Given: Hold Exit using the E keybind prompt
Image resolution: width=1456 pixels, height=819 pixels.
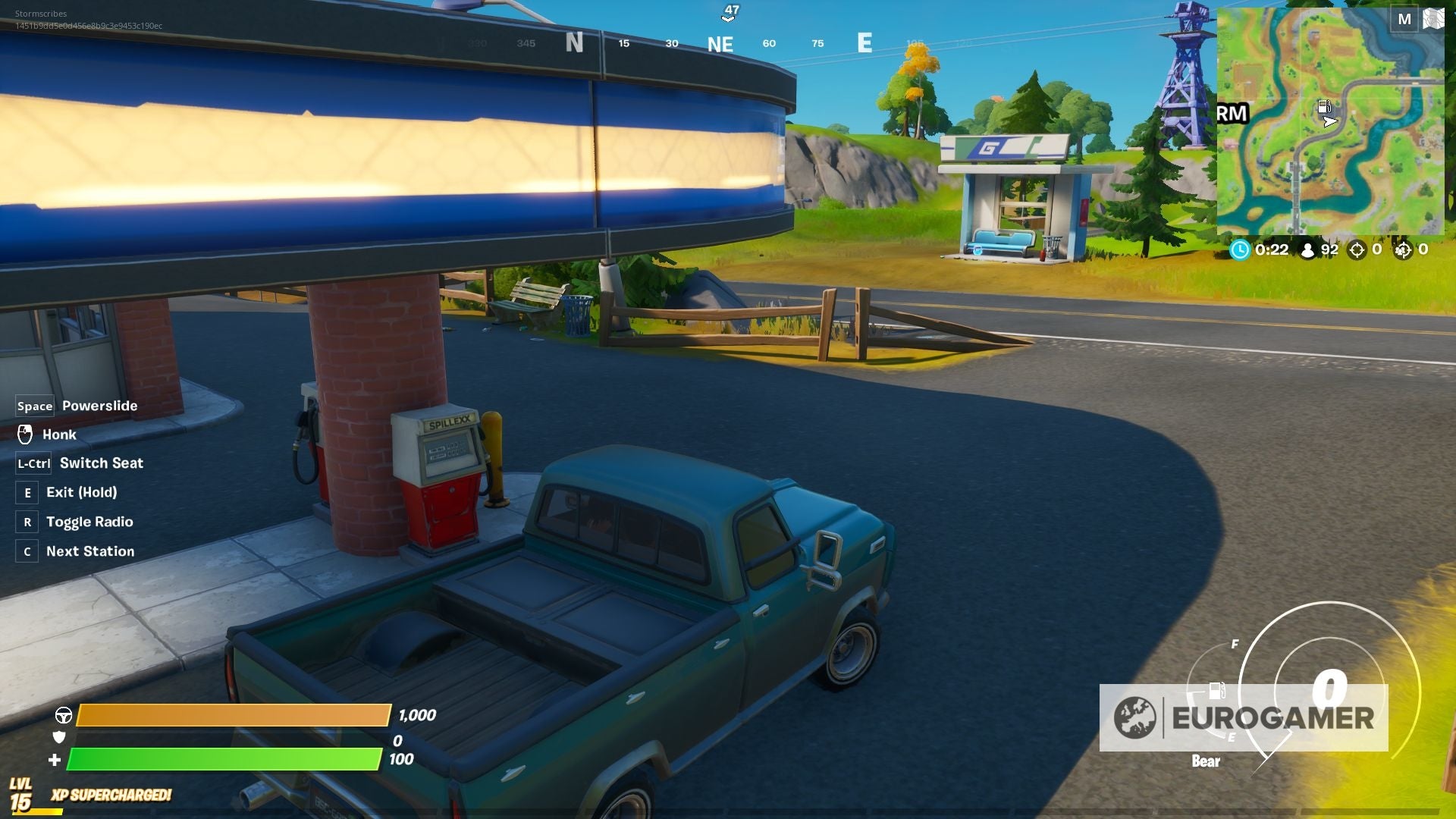Looking at the screenshot, I should (x=27, y=492).
